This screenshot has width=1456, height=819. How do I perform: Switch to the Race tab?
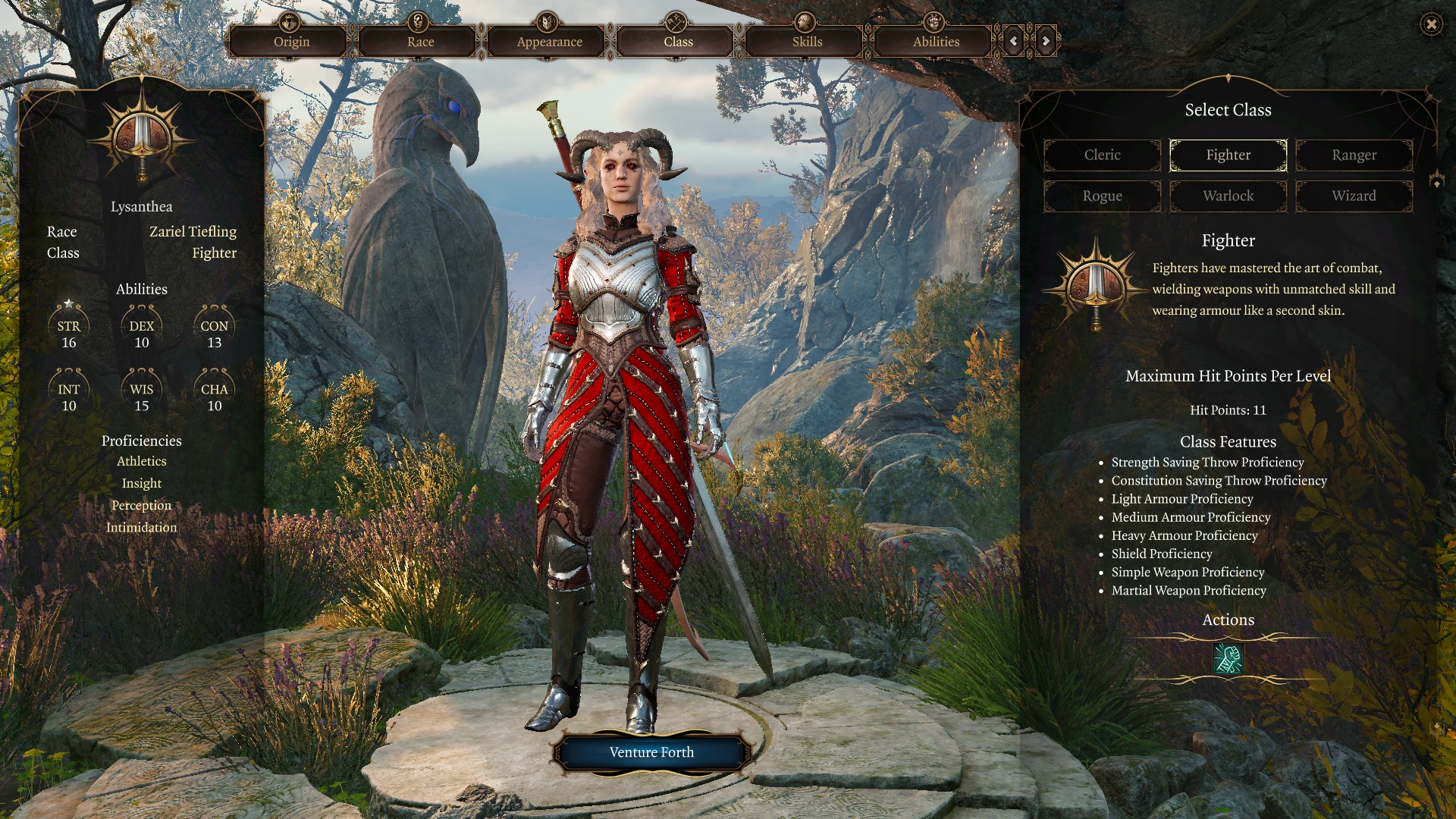coord(420,42)
